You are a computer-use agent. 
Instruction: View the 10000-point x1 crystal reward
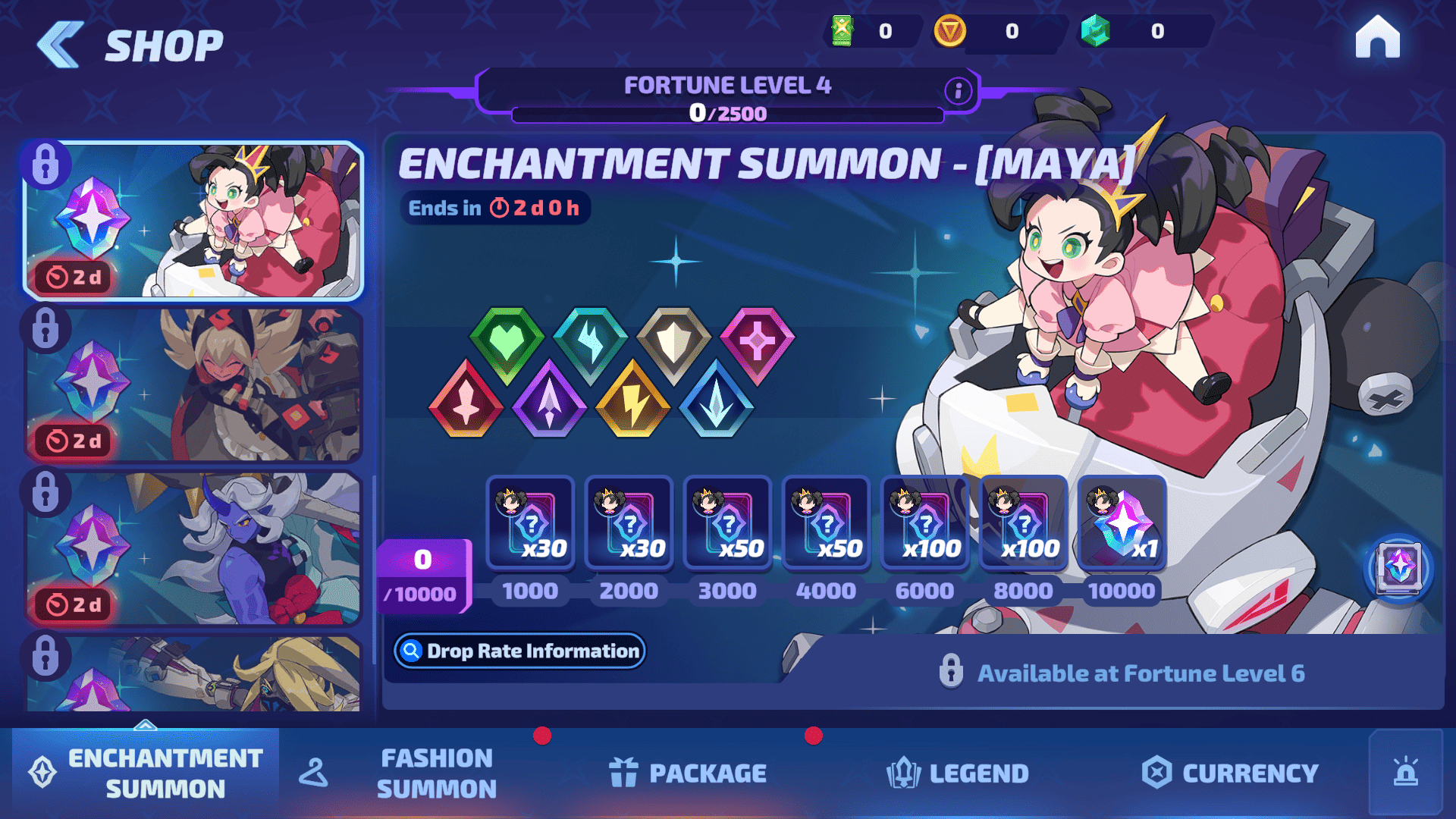point(1122,523)
